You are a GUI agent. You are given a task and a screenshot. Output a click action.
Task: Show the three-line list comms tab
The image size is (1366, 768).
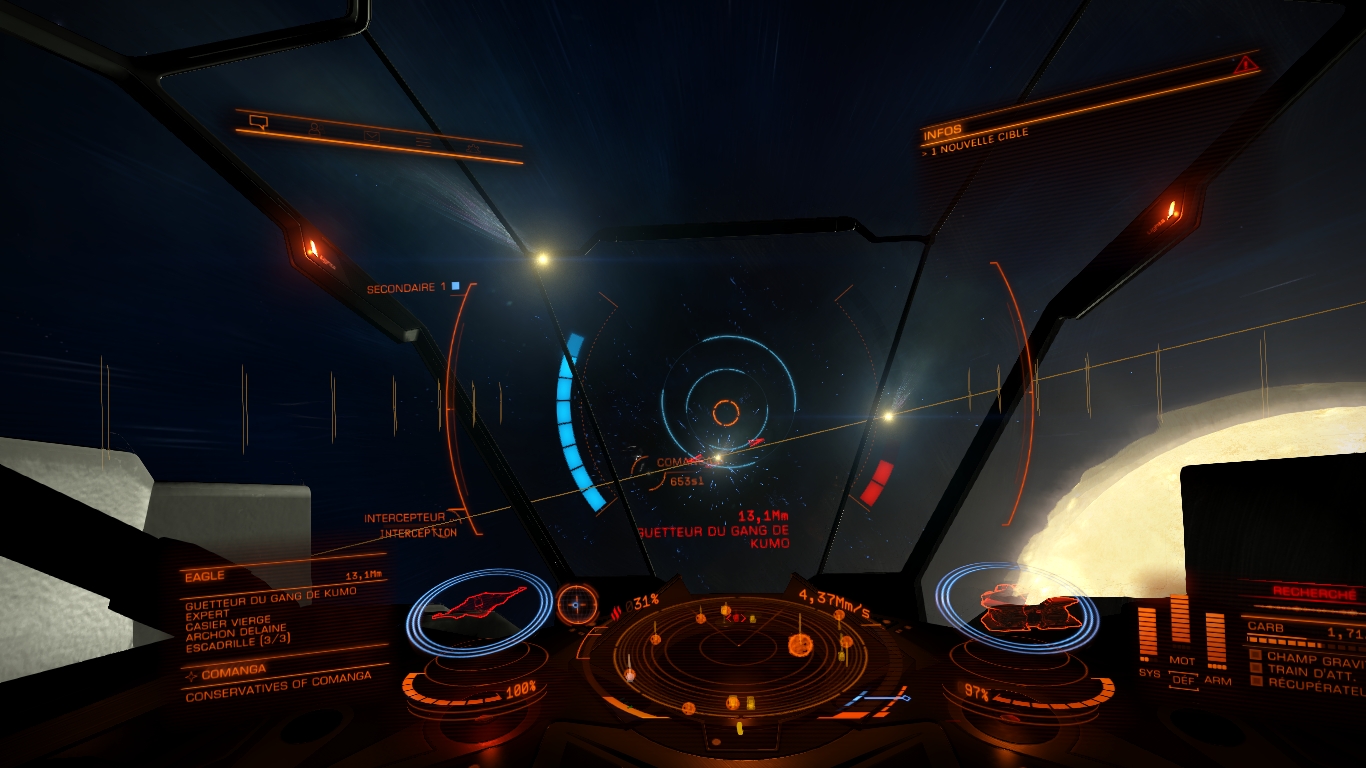coord(424,142)
